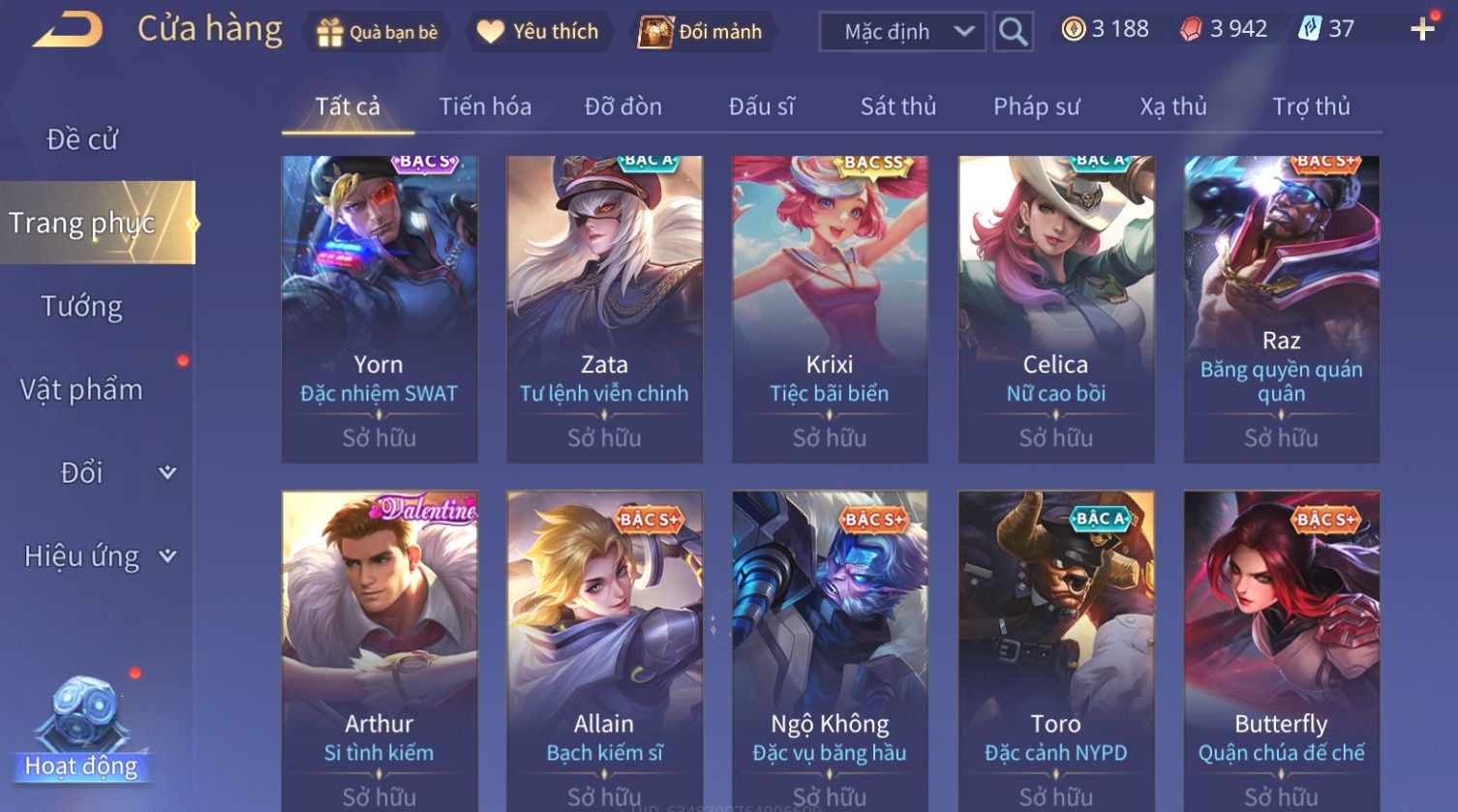Viewport: 1458px width, 812px height.
Task: Go back using the return arrow
Action: pos(68,30)
